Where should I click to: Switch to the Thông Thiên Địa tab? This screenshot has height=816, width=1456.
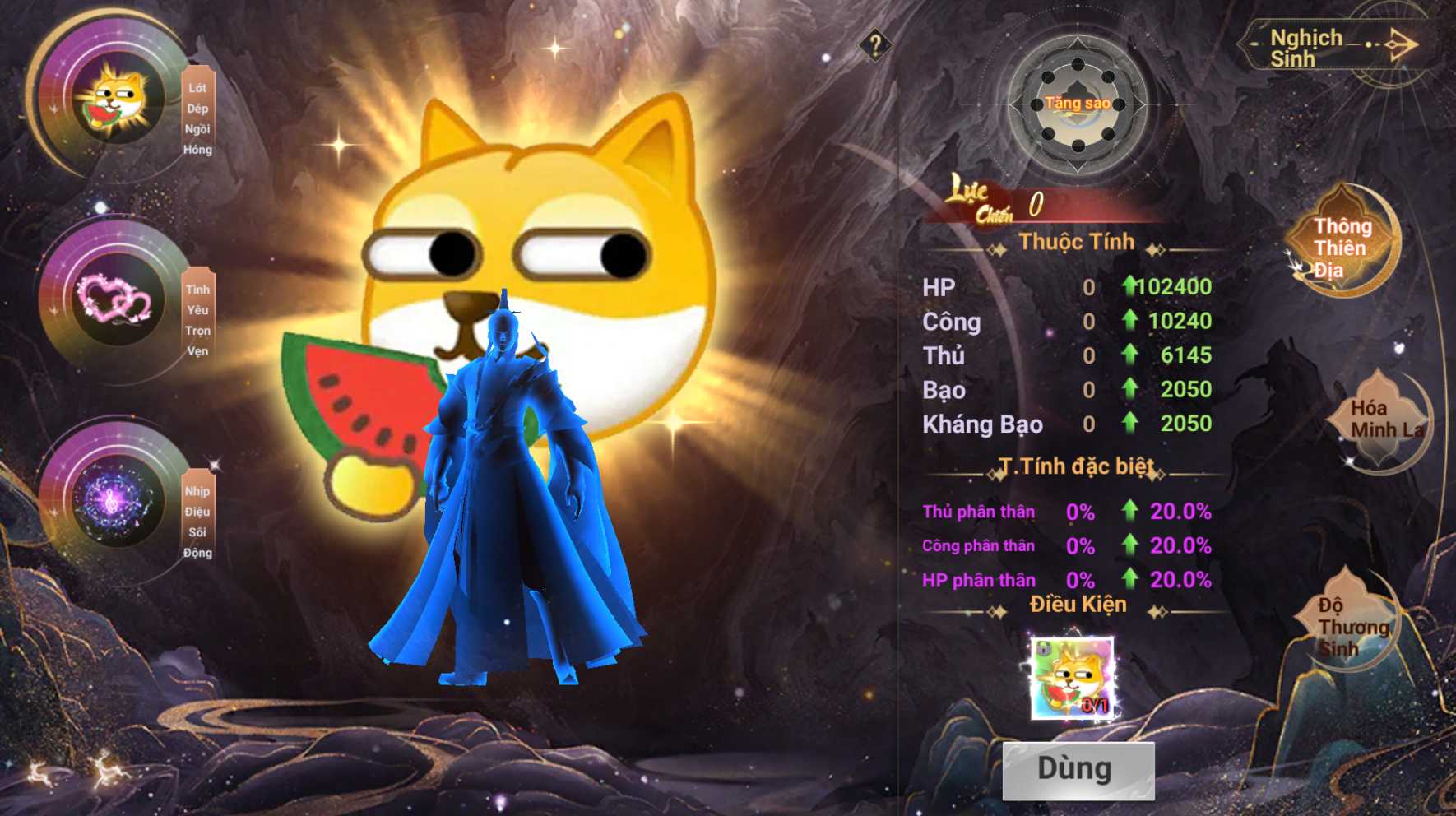click(x=1341, y=247)
